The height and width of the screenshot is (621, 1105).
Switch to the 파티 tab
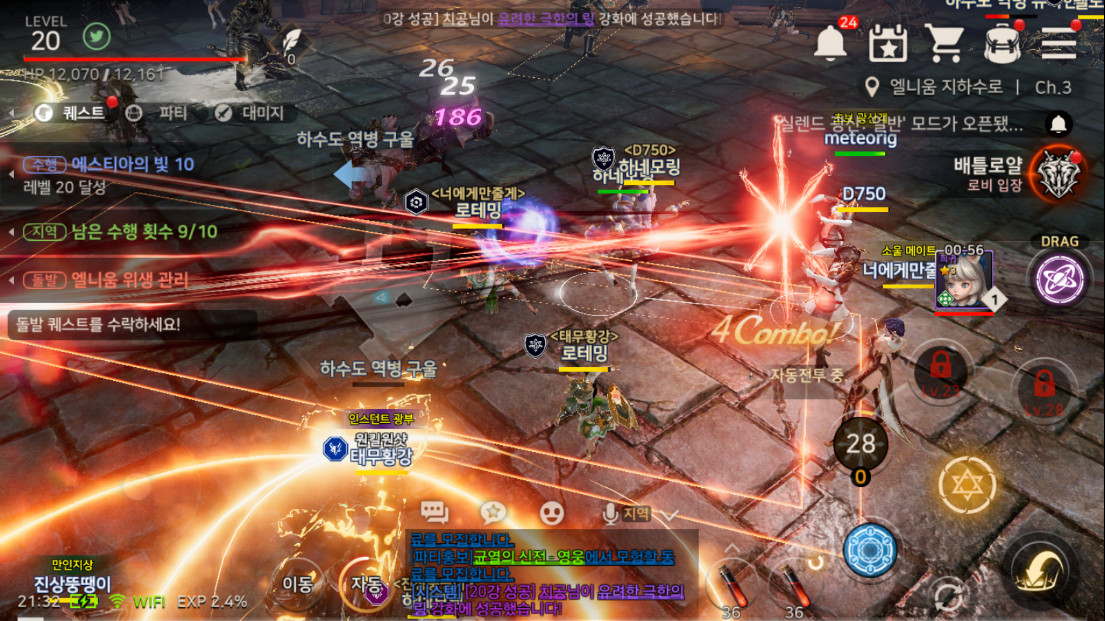(159, 113)
